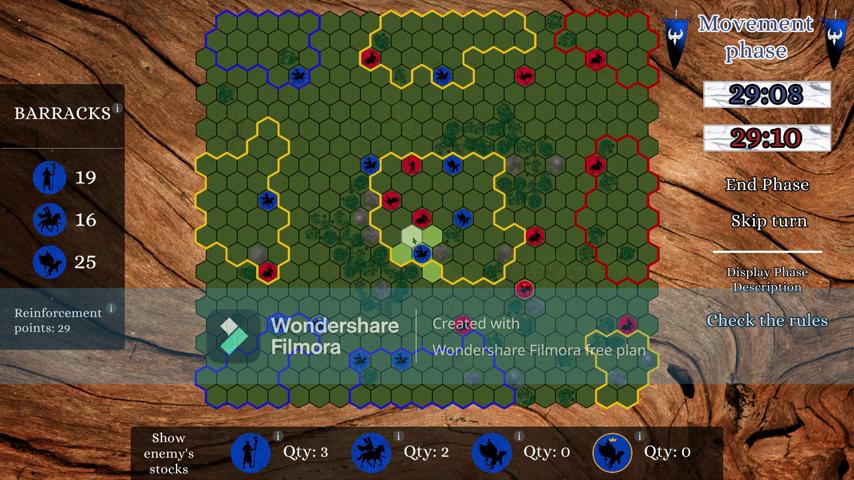854x480 pixels.
Task: Choose the gold-ringed crowned pegasus stock icon
Action: 611,453
